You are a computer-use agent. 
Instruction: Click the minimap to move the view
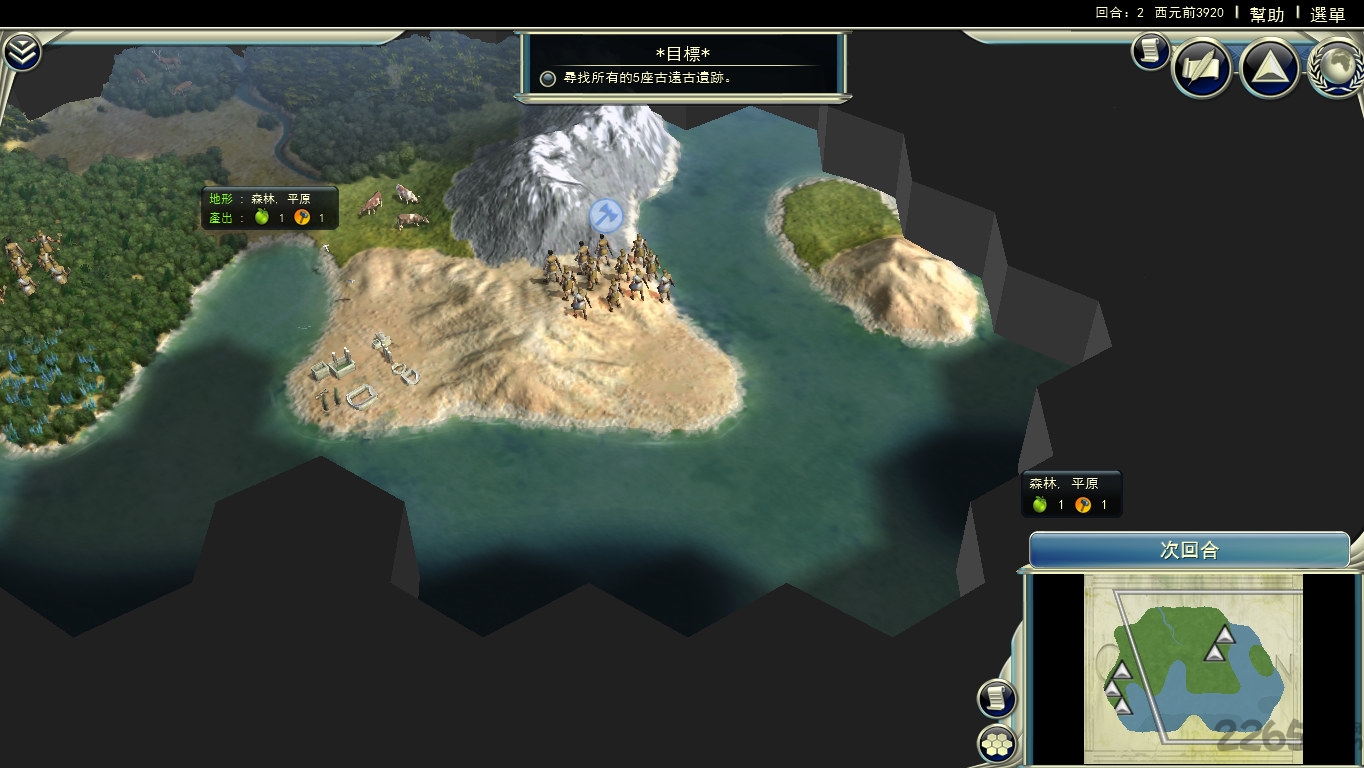(x=1193, y=668)
